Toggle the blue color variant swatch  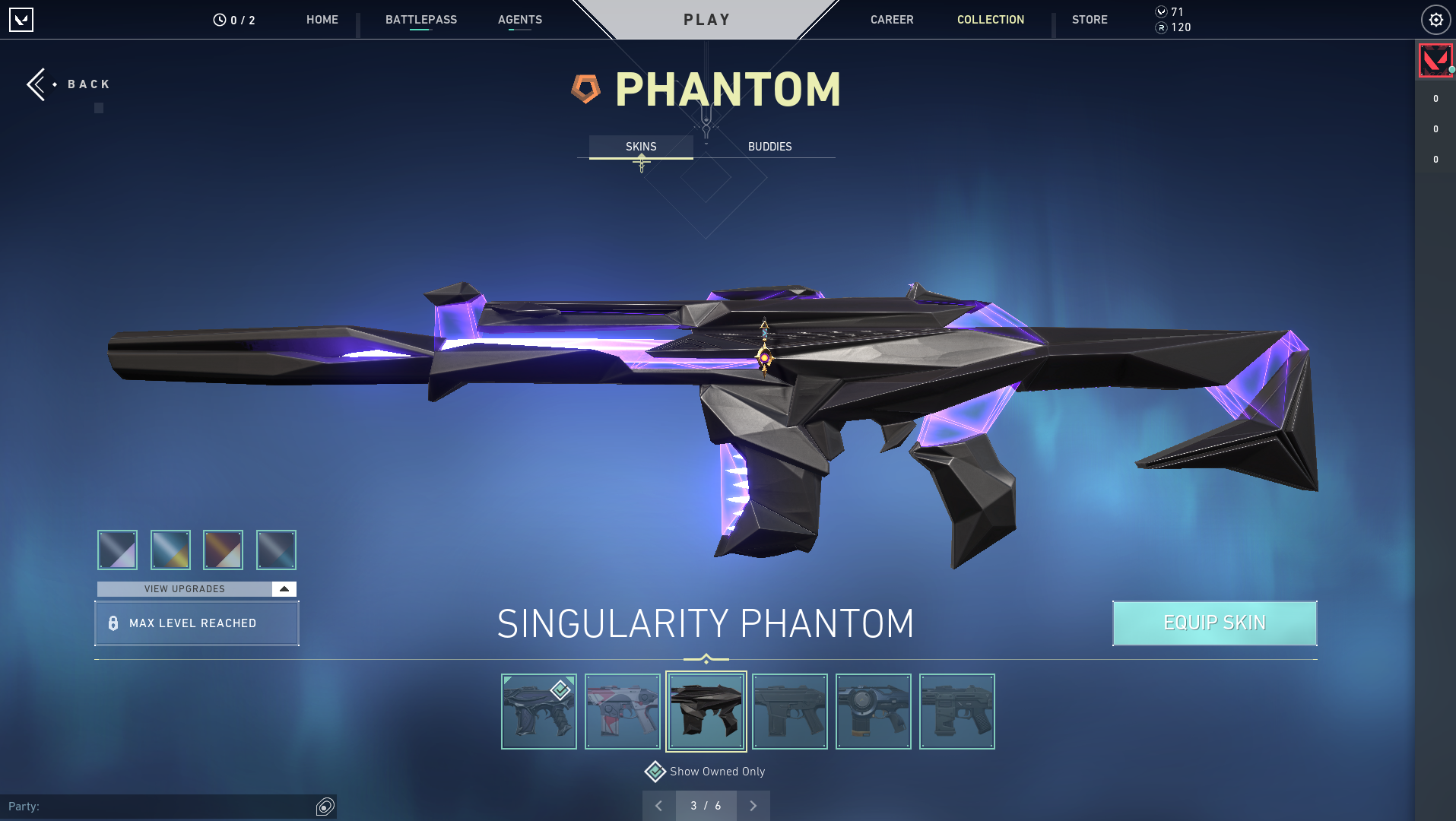tap(170, 550)
